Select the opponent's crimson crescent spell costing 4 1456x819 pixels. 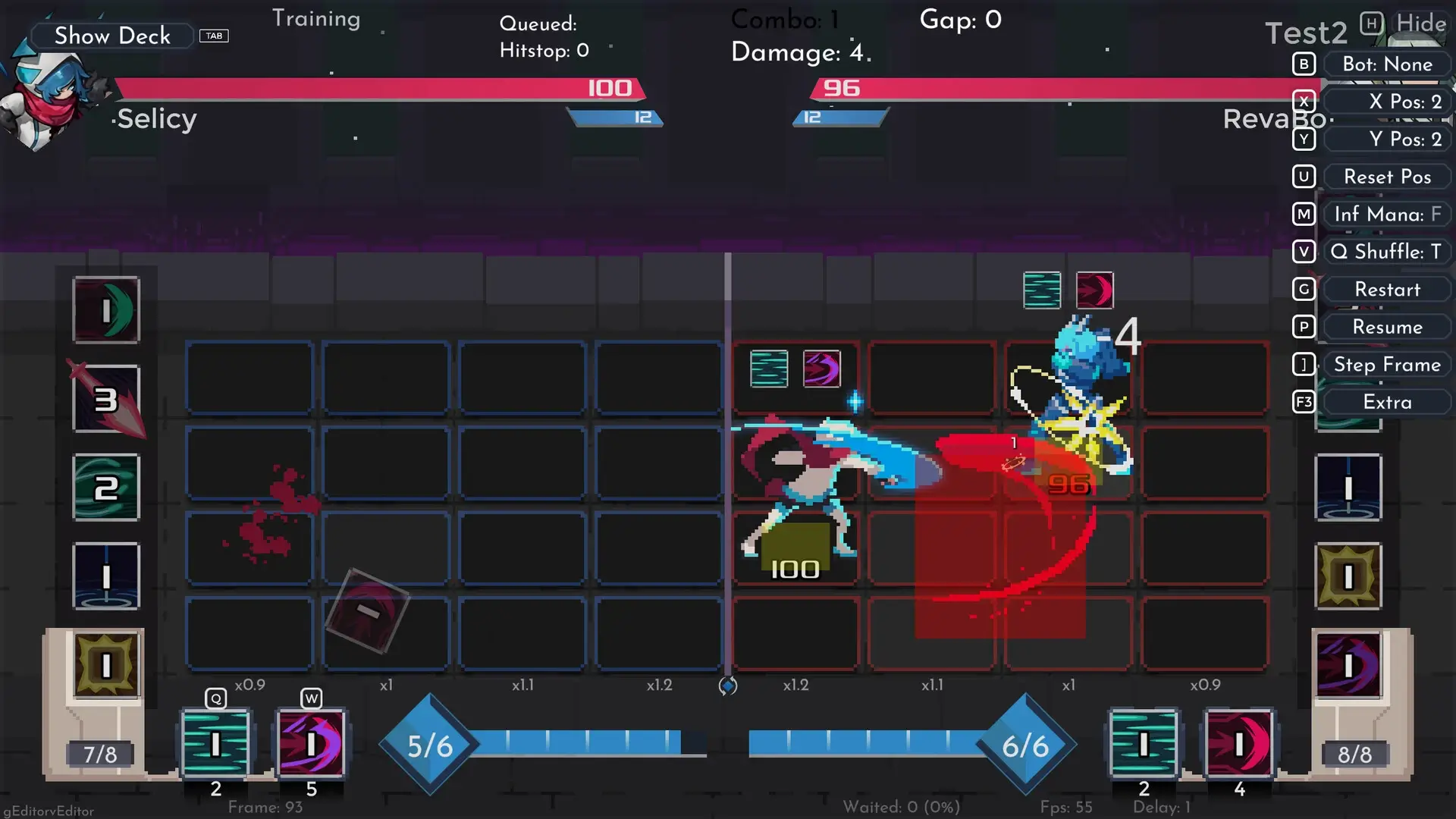coord(1239,744)
